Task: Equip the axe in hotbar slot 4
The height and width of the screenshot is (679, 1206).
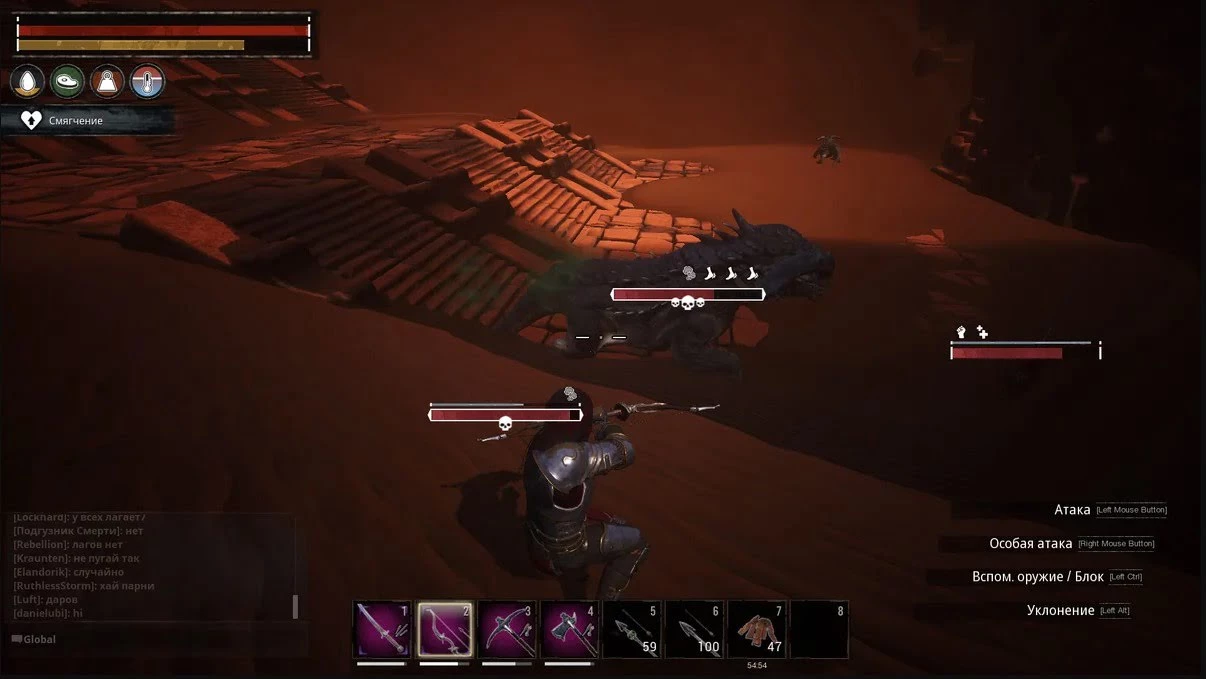Action: tap(570, 630)
